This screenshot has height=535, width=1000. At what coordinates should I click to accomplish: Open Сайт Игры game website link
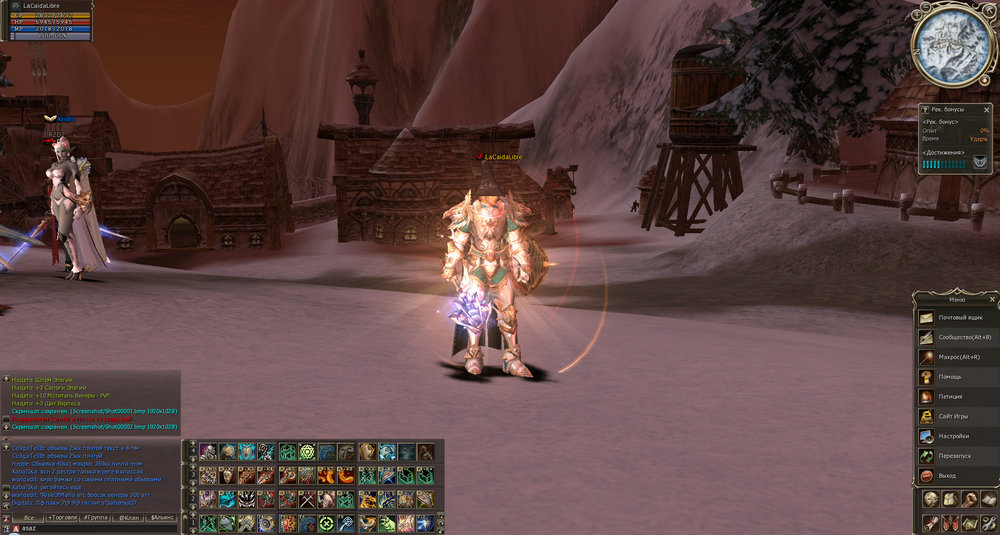[x=957, y=416]
